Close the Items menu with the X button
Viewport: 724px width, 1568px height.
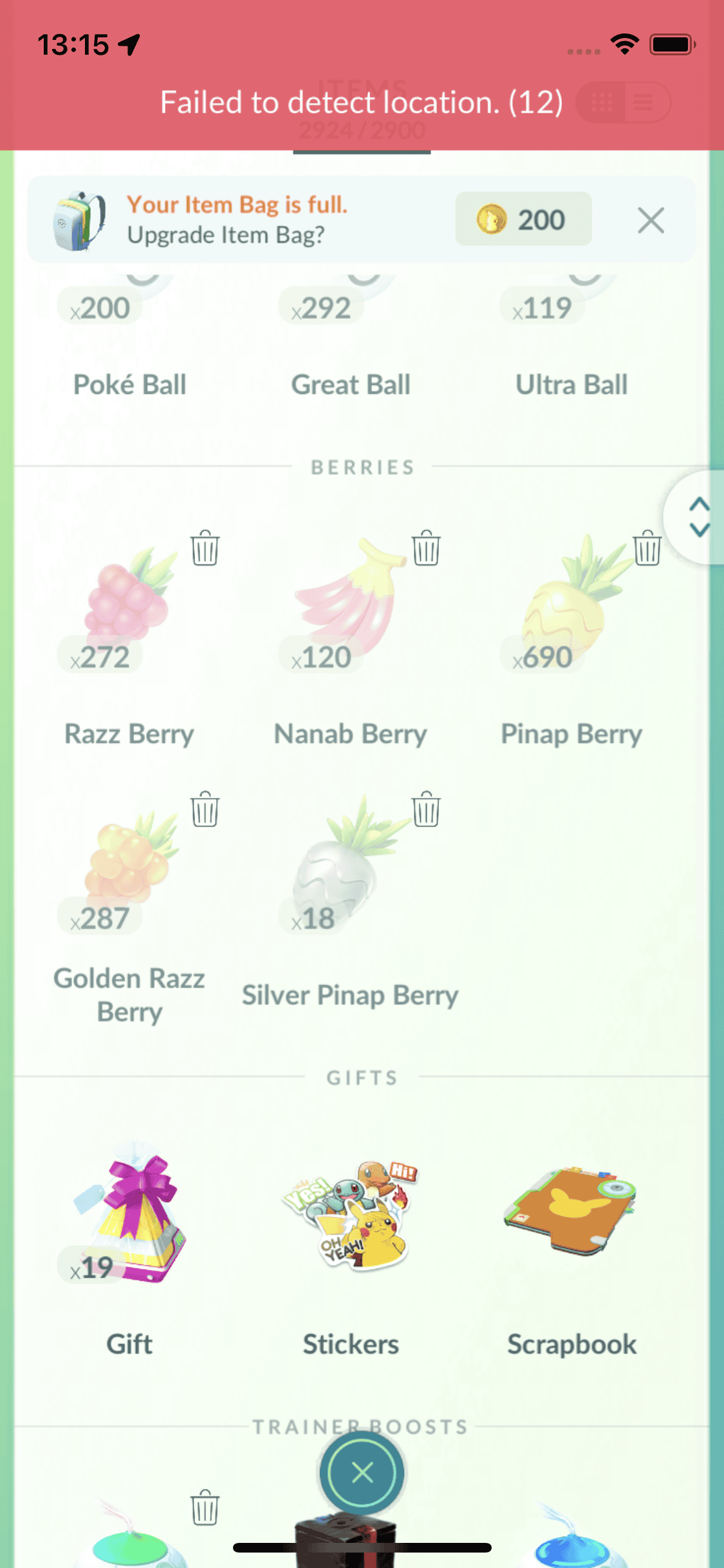pyautogui.click(x=362, y=1473)
